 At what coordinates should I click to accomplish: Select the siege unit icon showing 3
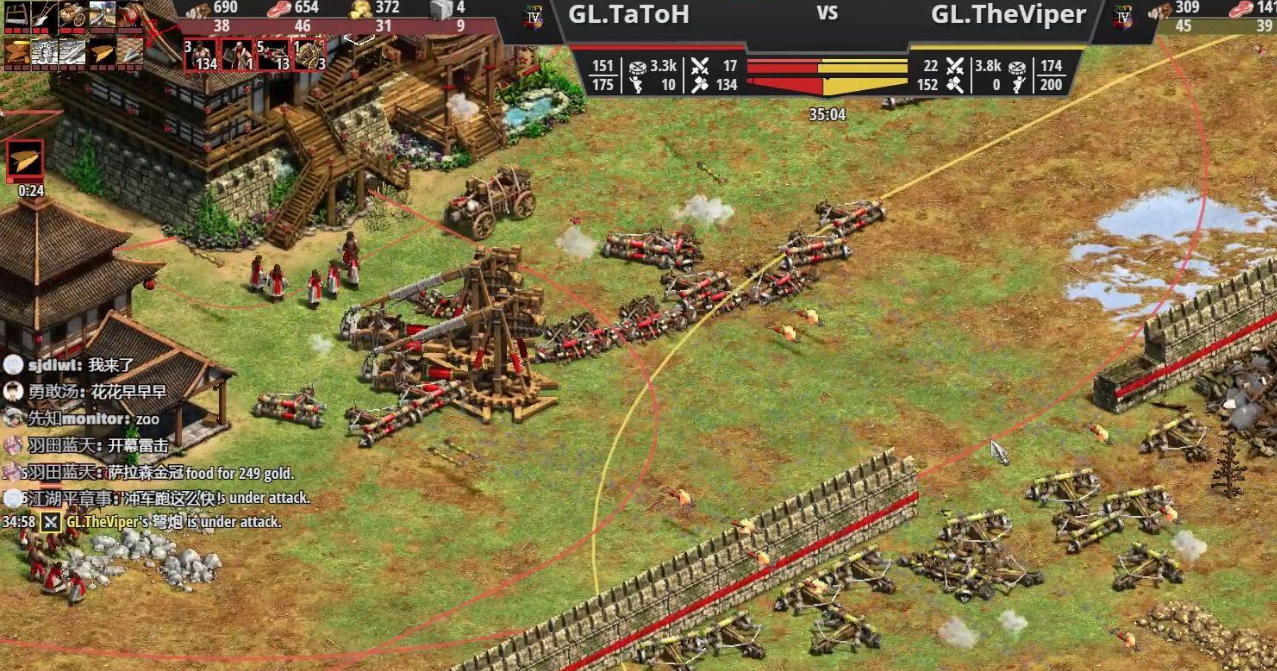click(x=309, y=55)
